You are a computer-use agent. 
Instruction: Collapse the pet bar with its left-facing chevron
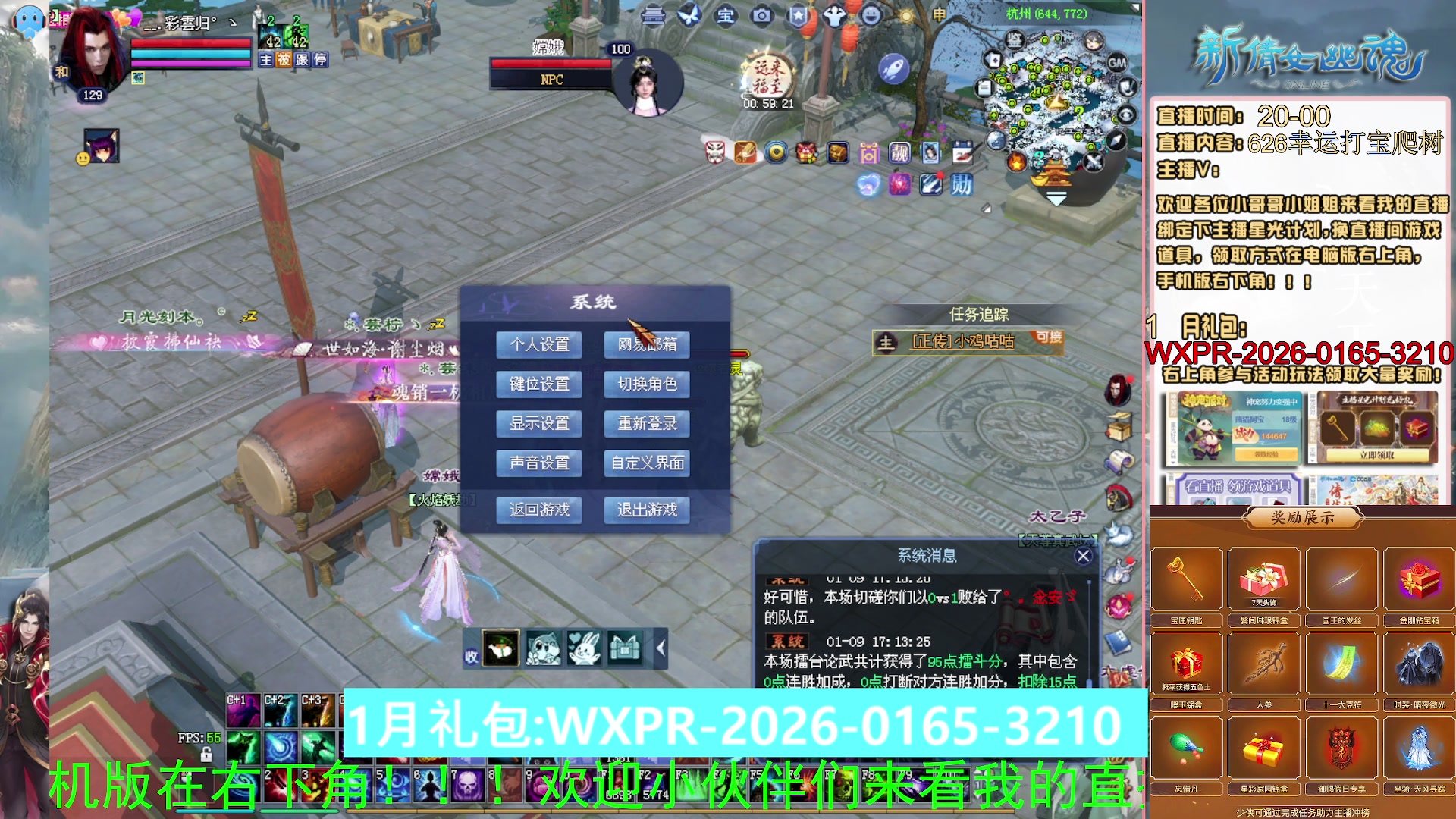tap(659, 649)
